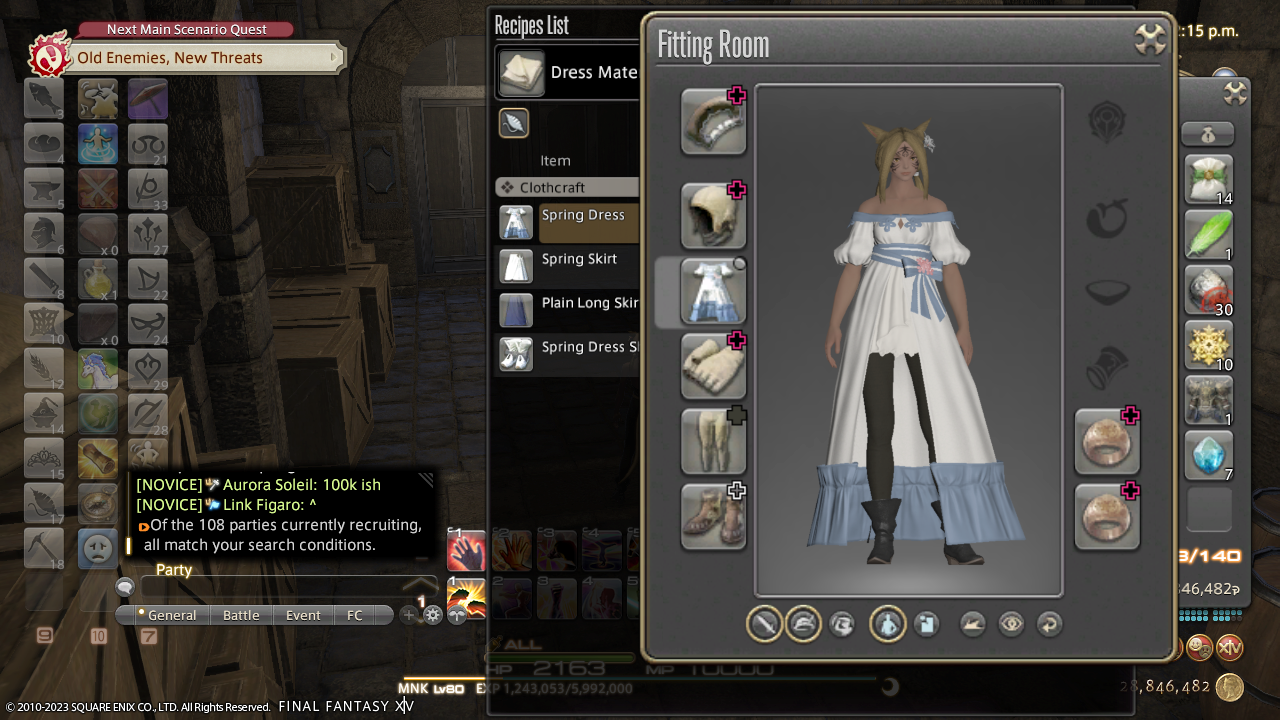Select the Spring Dress body slot

(x=713, y=292)
